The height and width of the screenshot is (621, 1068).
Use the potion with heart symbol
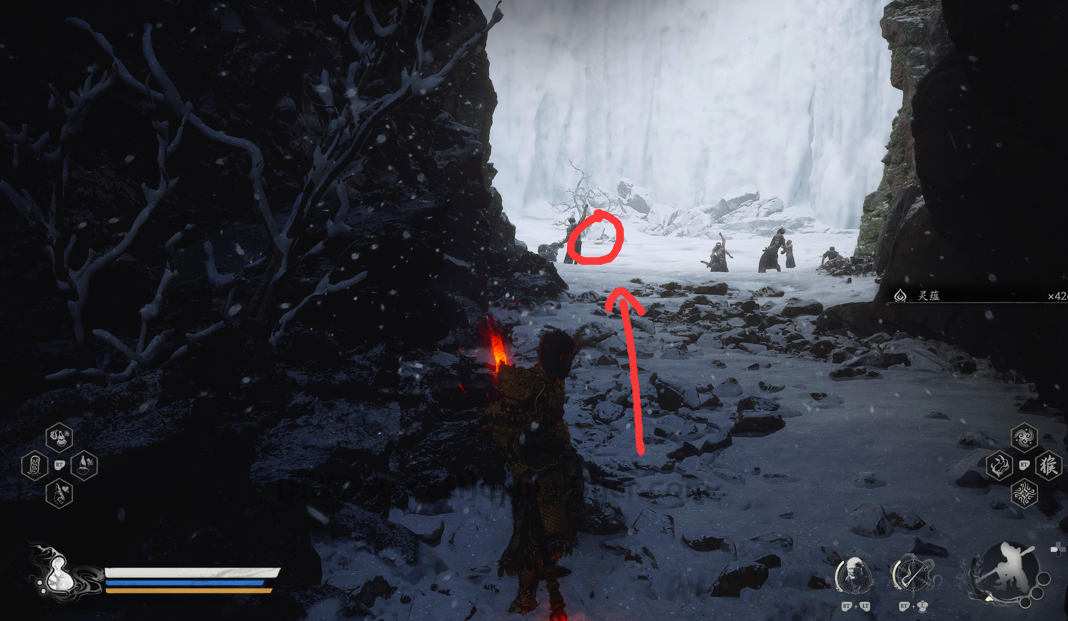coord(59,492)
